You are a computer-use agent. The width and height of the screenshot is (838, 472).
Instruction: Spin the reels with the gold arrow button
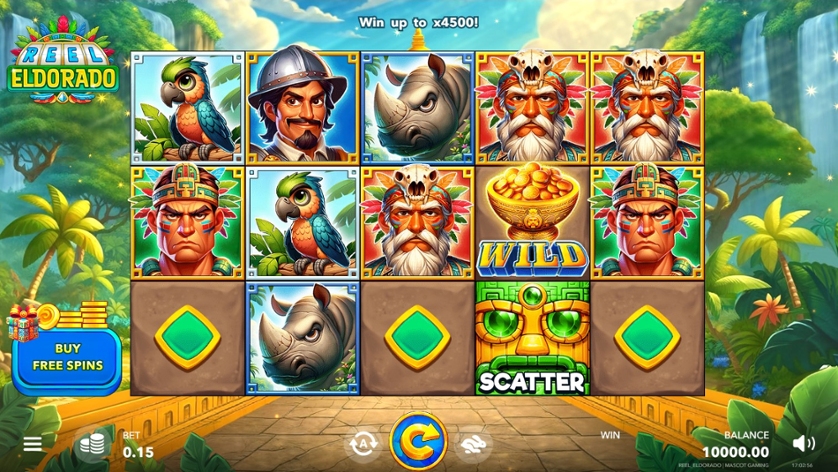(418, 440)
